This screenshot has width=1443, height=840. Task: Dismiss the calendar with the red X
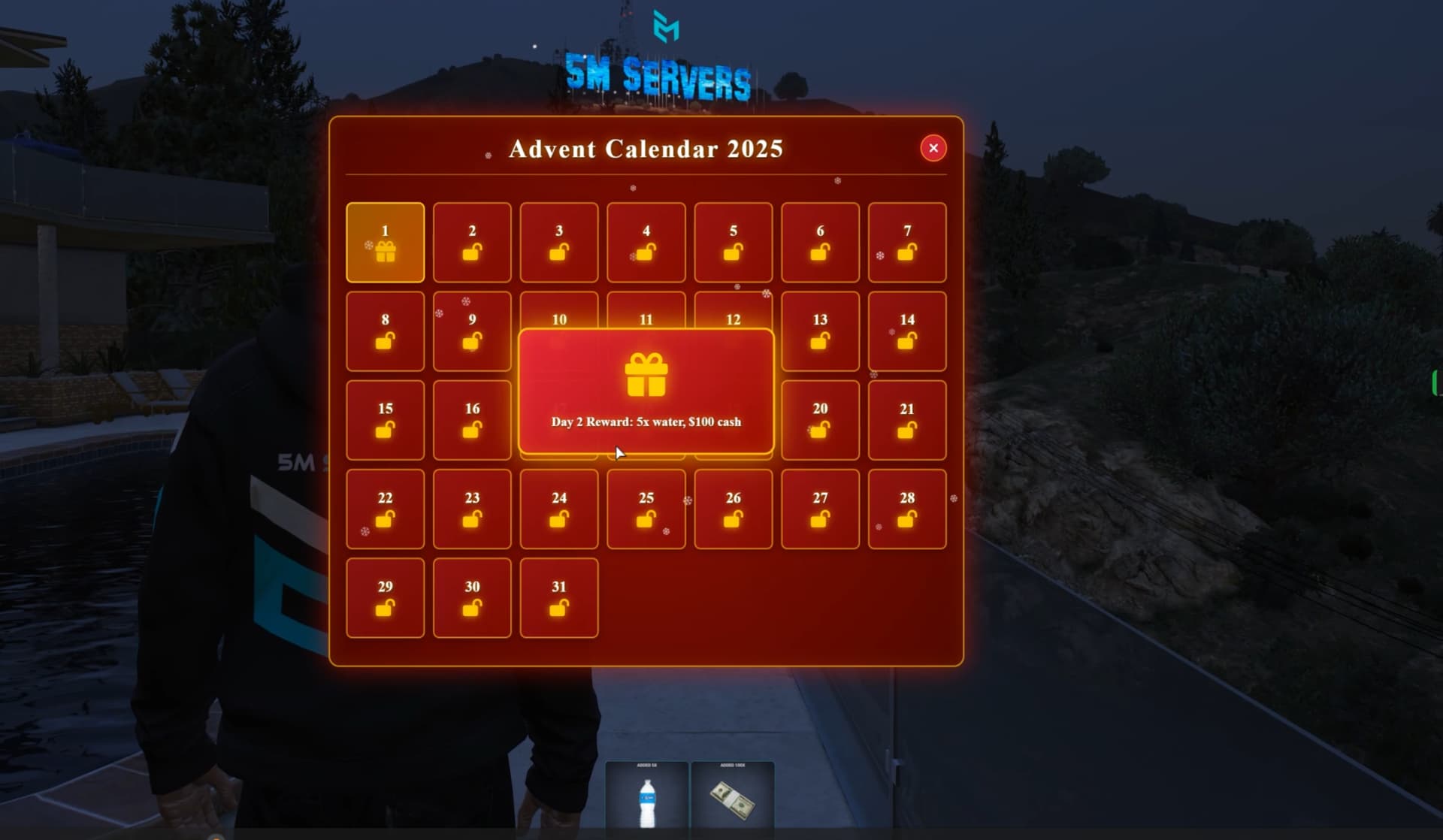tap(933, 148)
